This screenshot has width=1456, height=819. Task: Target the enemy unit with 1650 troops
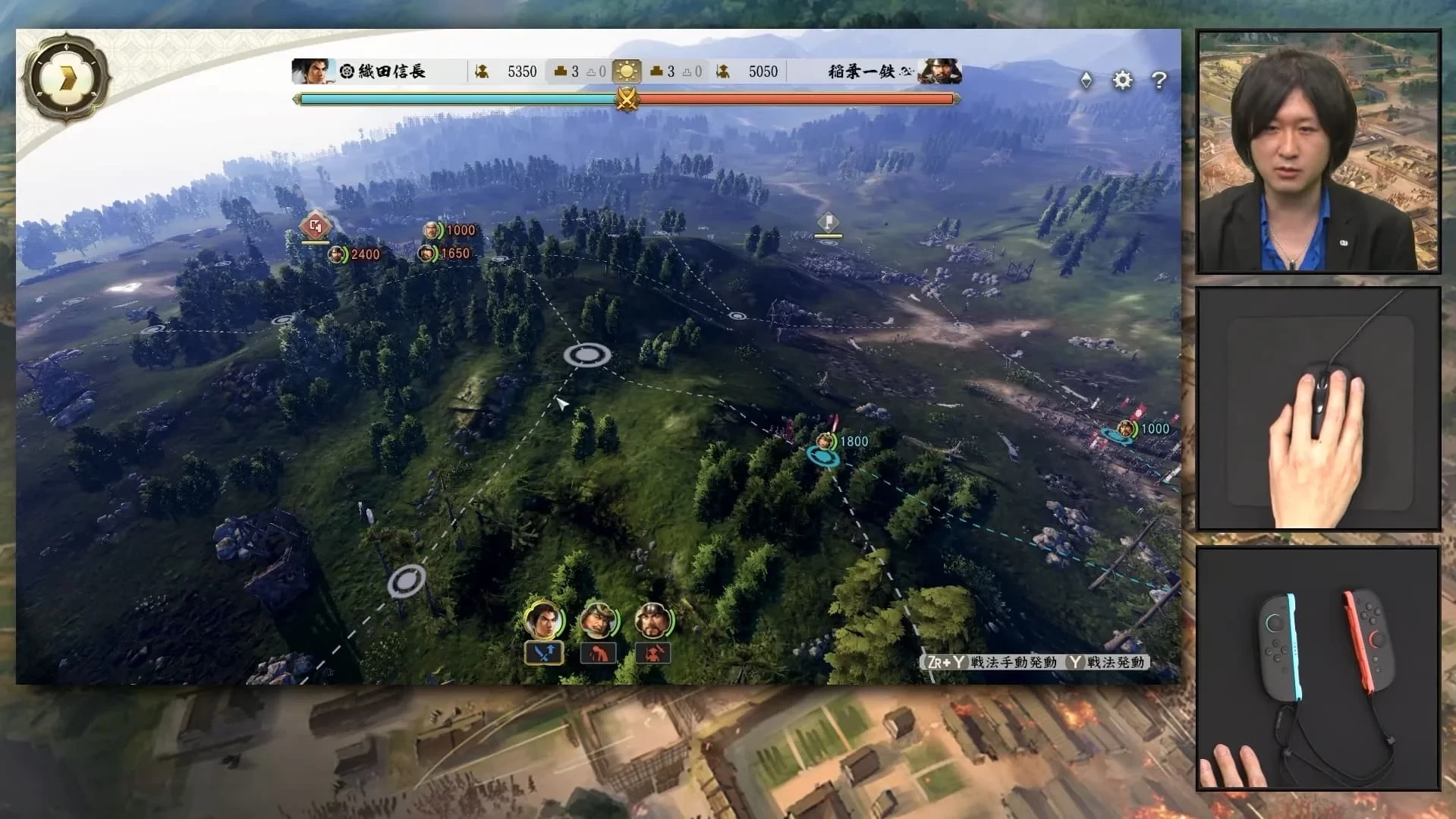[x=427, y=254]
